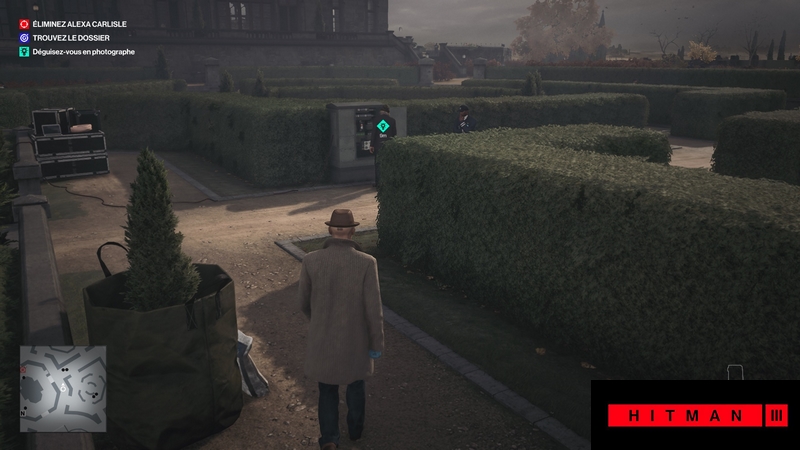Select the Éliminez Alexa Carlisle objective
The width and height of the screenshot is (800, 450).
point(79,23)
